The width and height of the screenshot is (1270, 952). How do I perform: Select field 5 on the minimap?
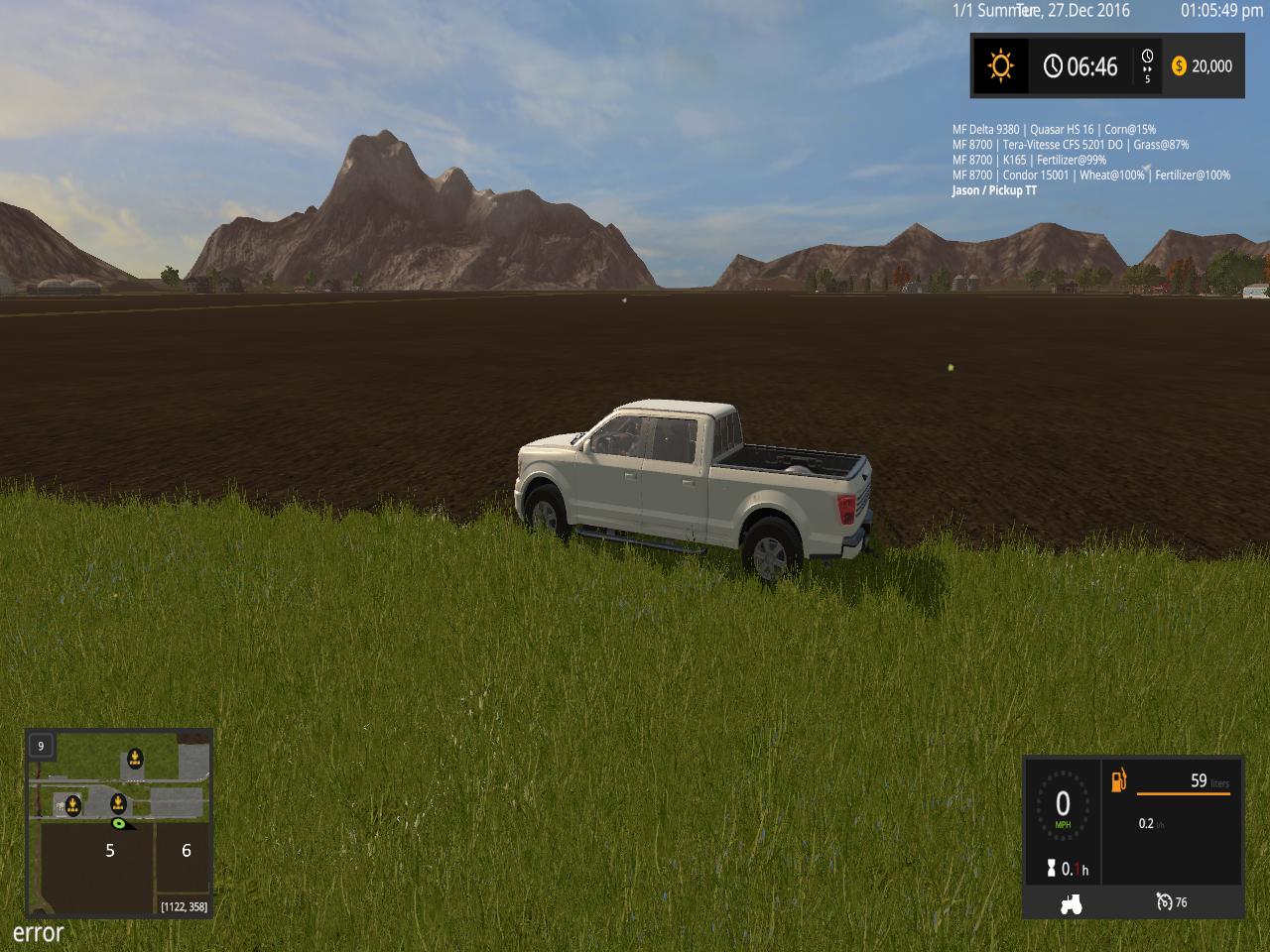click(110, 851)
